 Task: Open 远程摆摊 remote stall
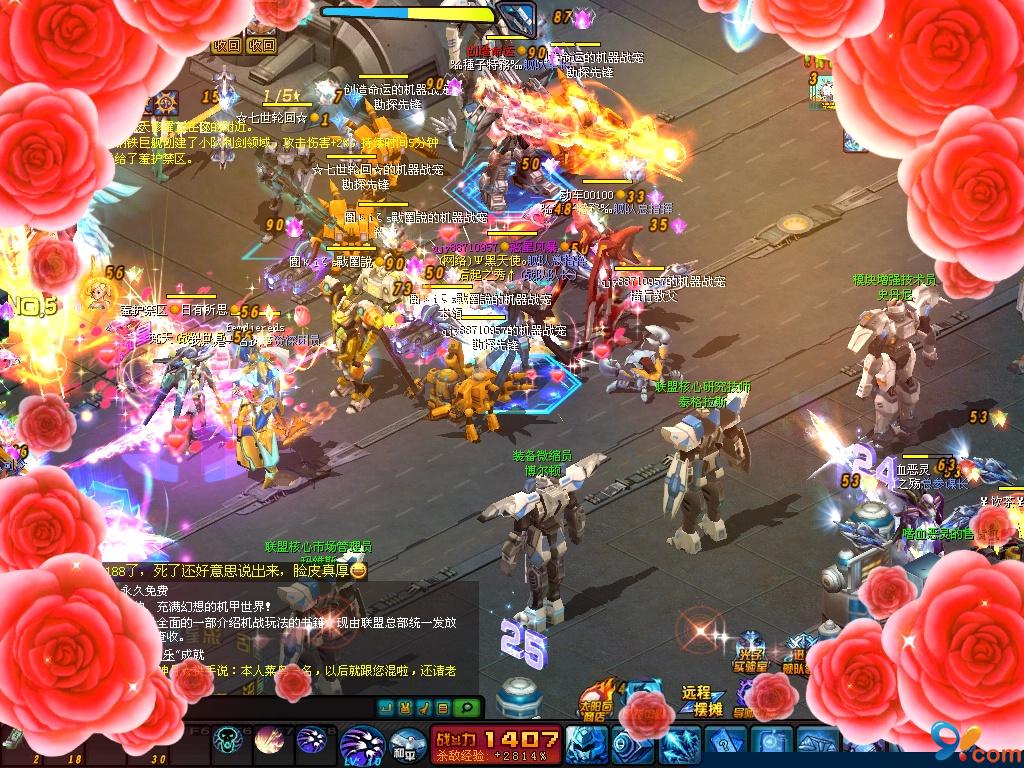pyautogui.click(x=696, y=699)
